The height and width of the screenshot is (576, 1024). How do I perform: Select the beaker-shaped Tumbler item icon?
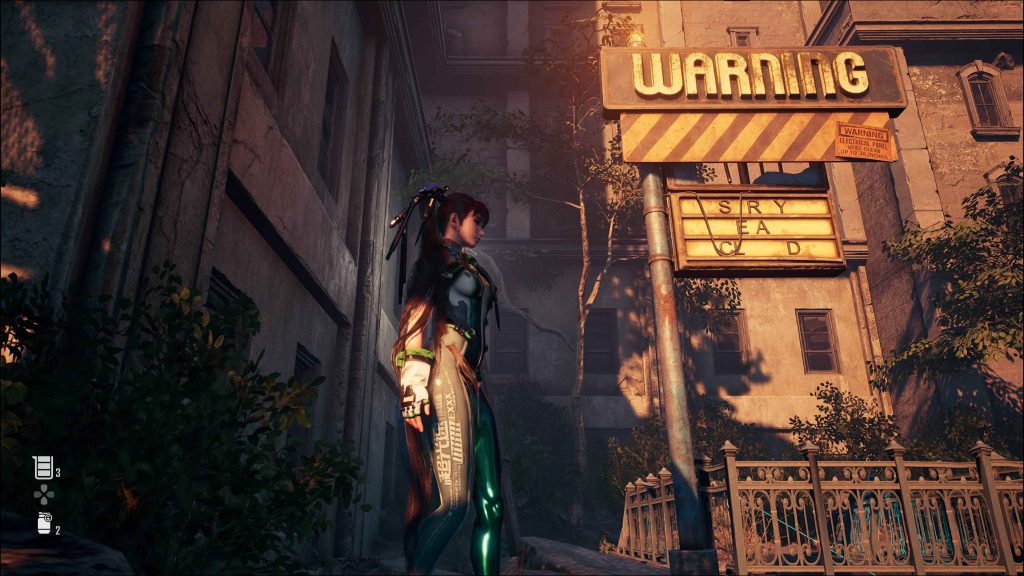43,467
